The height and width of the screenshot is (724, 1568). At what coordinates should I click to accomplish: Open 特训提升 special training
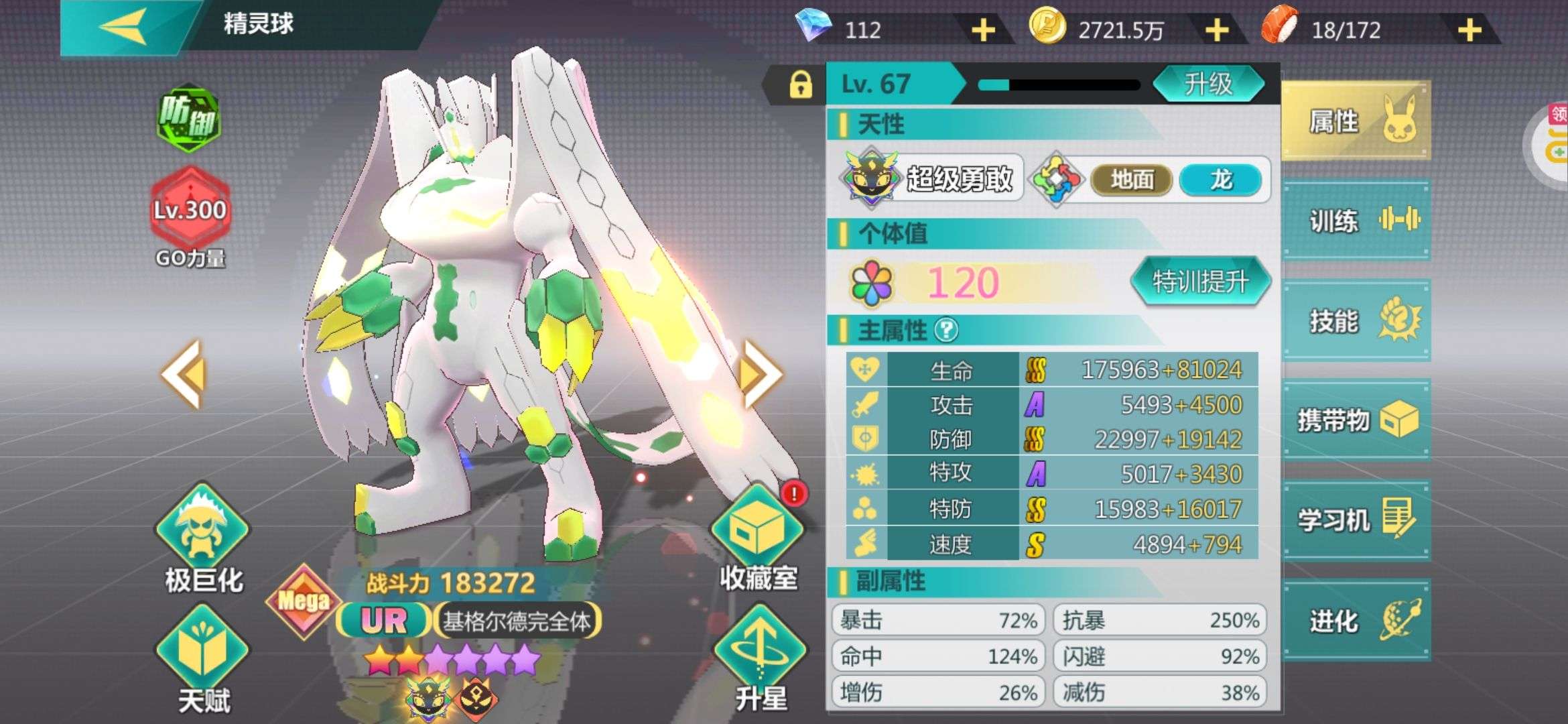click(1199, 282)
